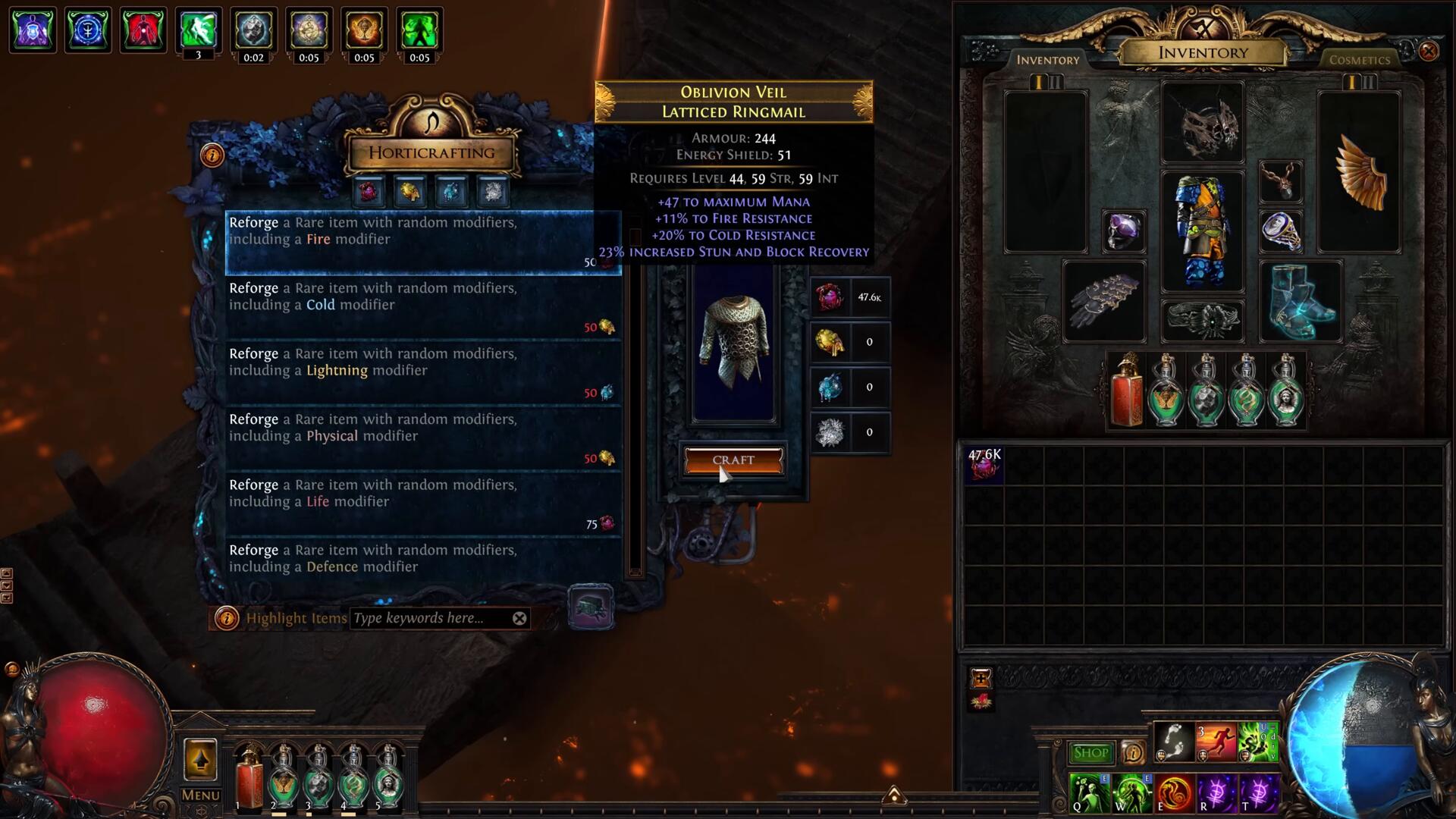Click the Highlight Items keyword search box
Viewport: 1456px width, 819px height.
[428, 618]
